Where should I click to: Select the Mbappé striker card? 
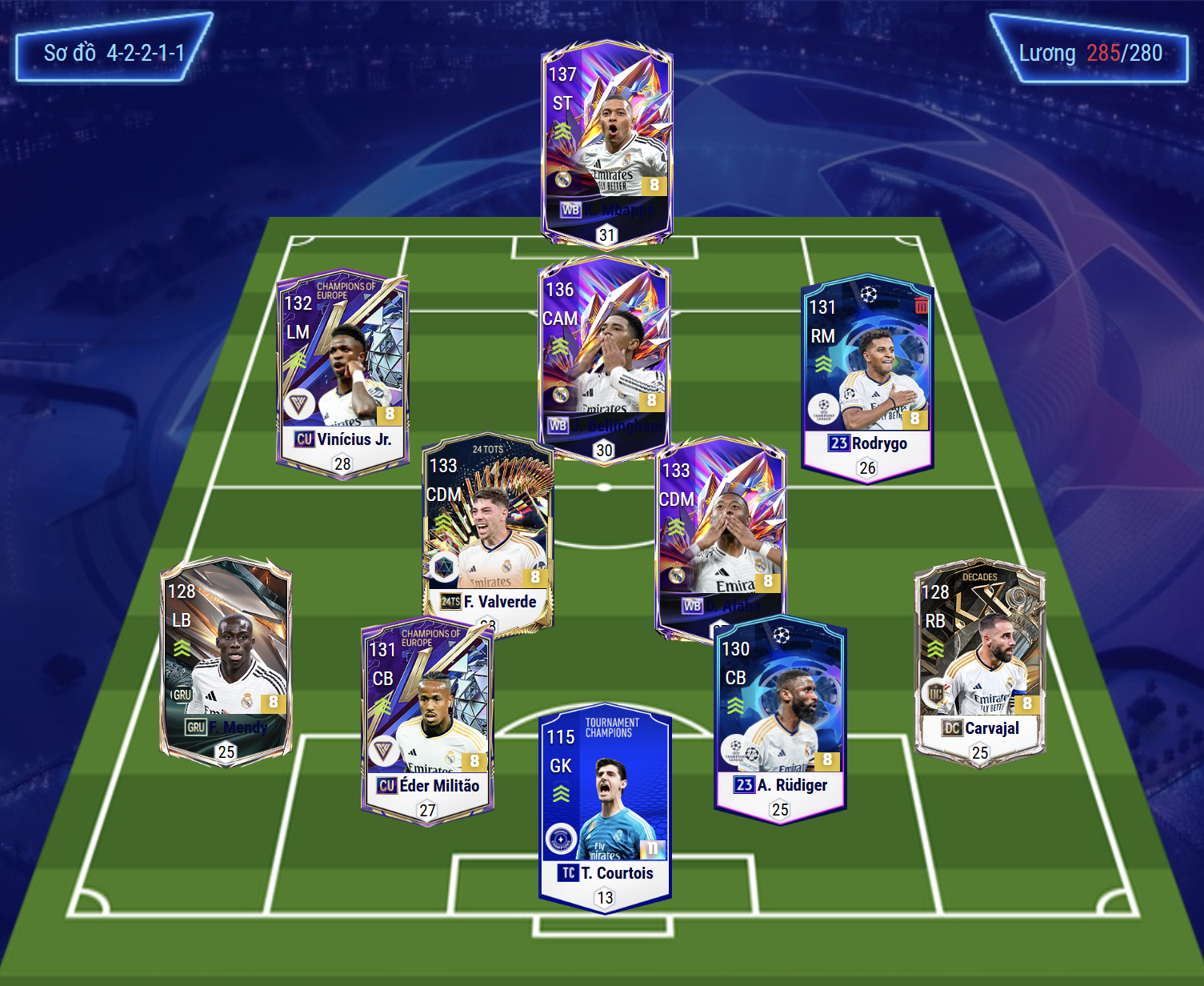606,144
